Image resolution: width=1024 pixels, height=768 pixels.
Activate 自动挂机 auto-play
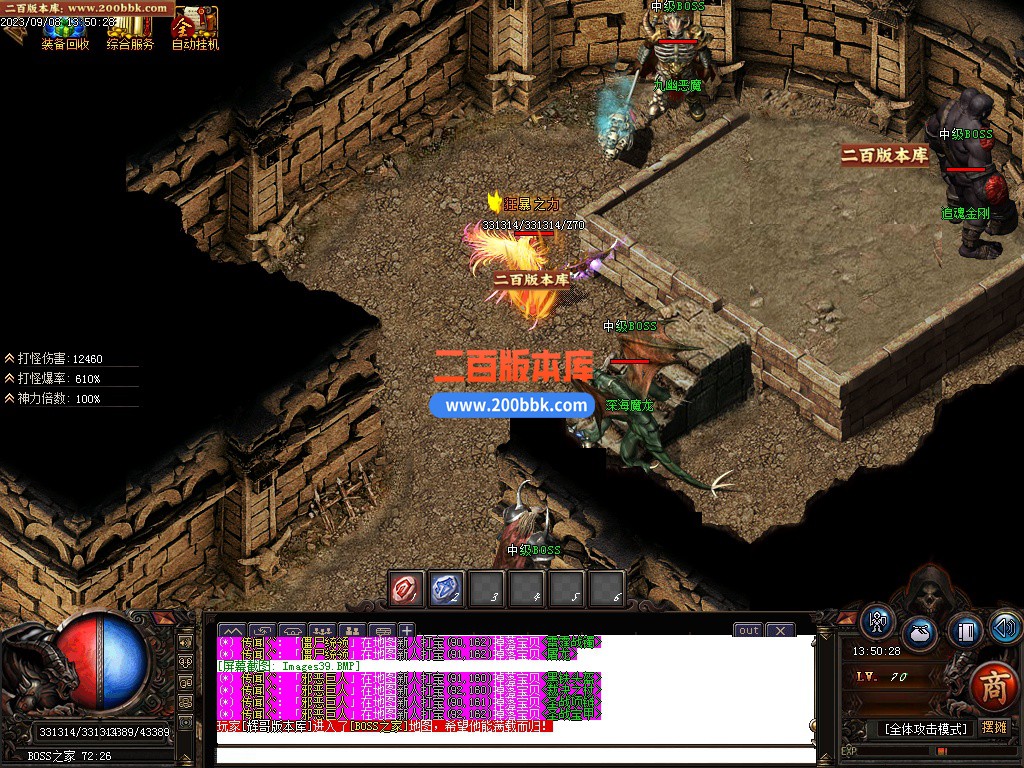pos(195,29)
